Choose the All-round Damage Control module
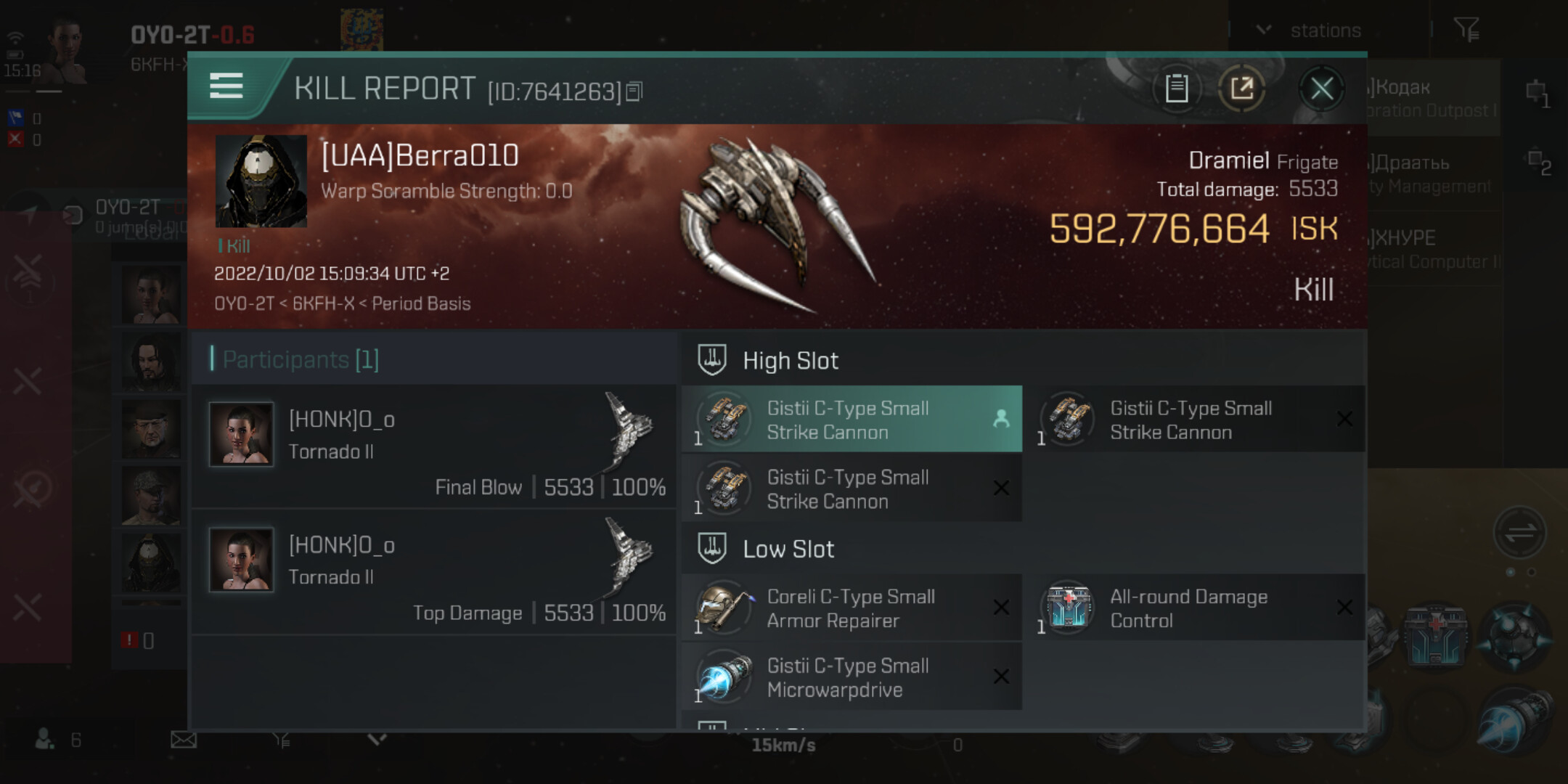Image resolution: width=1568 pixels, height=784 pixels. (1194, 608)
